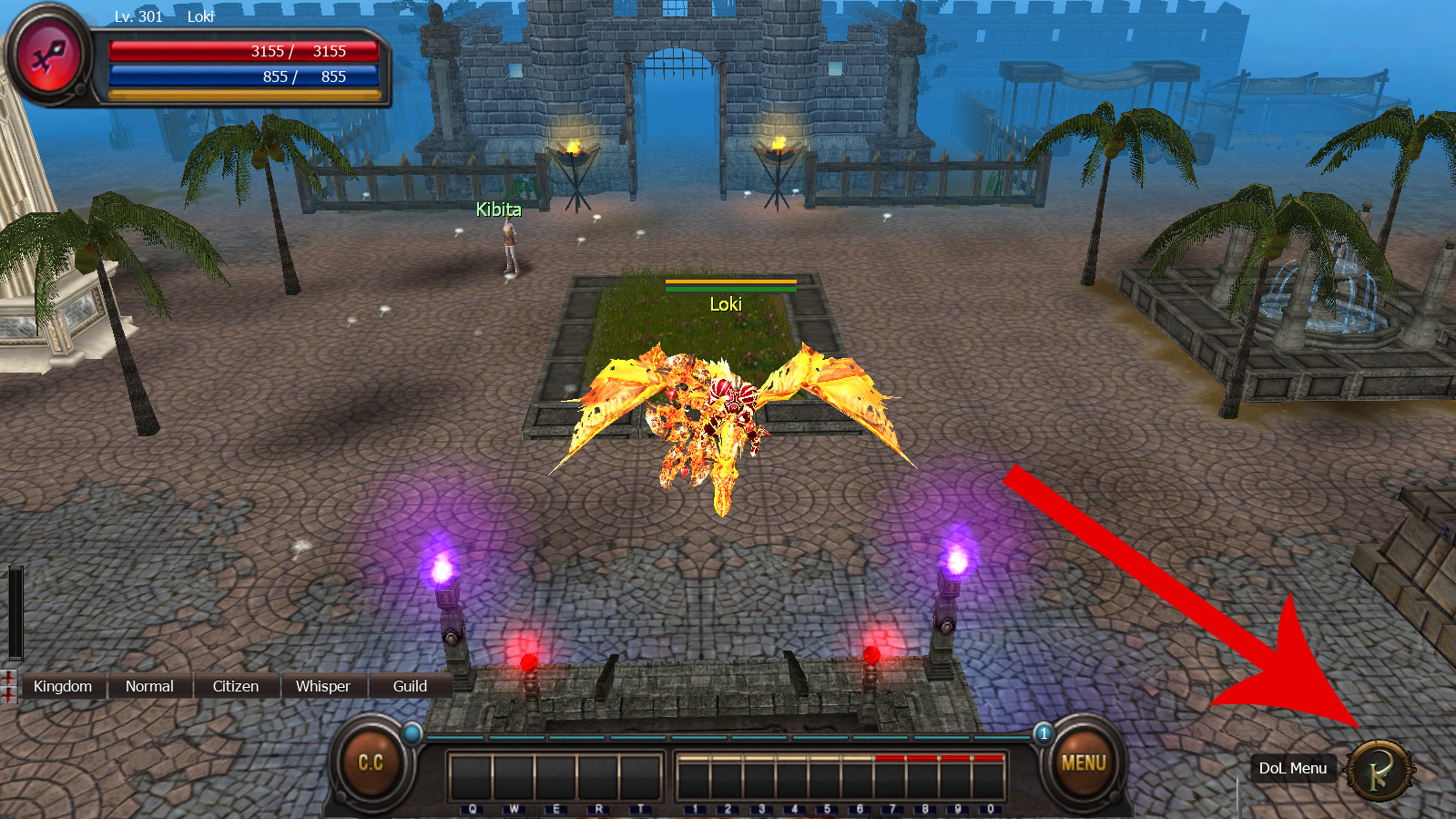
Task: Click the small blue orb beside C.C
Action: [x=412, y=732]
